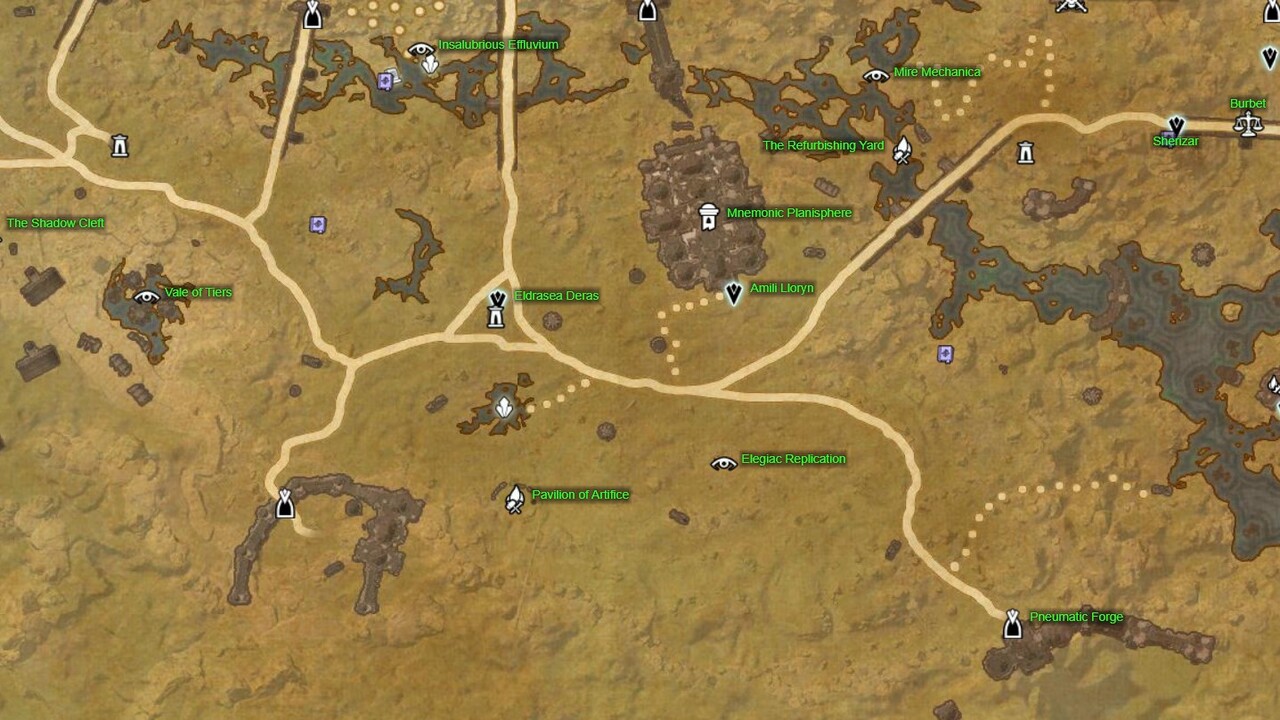The height and width of the screenshot is (720, 1280).
Task: Click the Vale of Tiers label
Action: click(196, 293)
